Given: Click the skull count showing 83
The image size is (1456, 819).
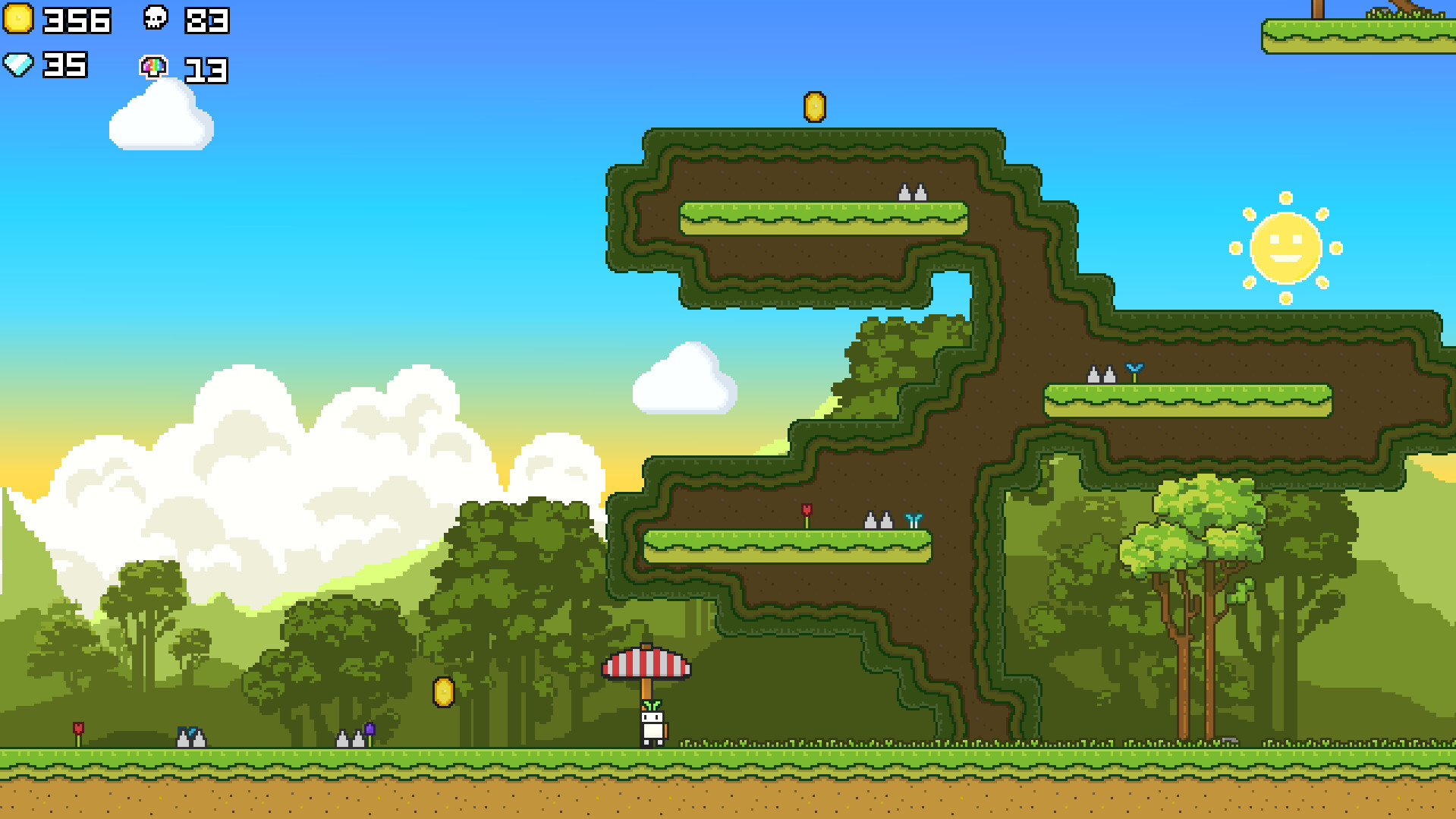Looking at the screenshot, I should [206, 21].
